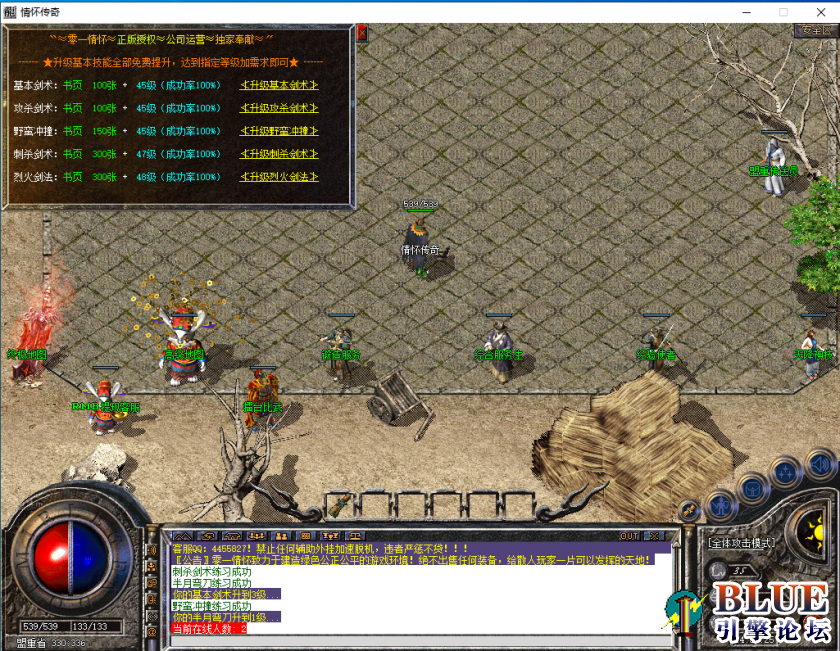Click the chat message box
This screenshot has width=840, height=651.
point(410,590)
